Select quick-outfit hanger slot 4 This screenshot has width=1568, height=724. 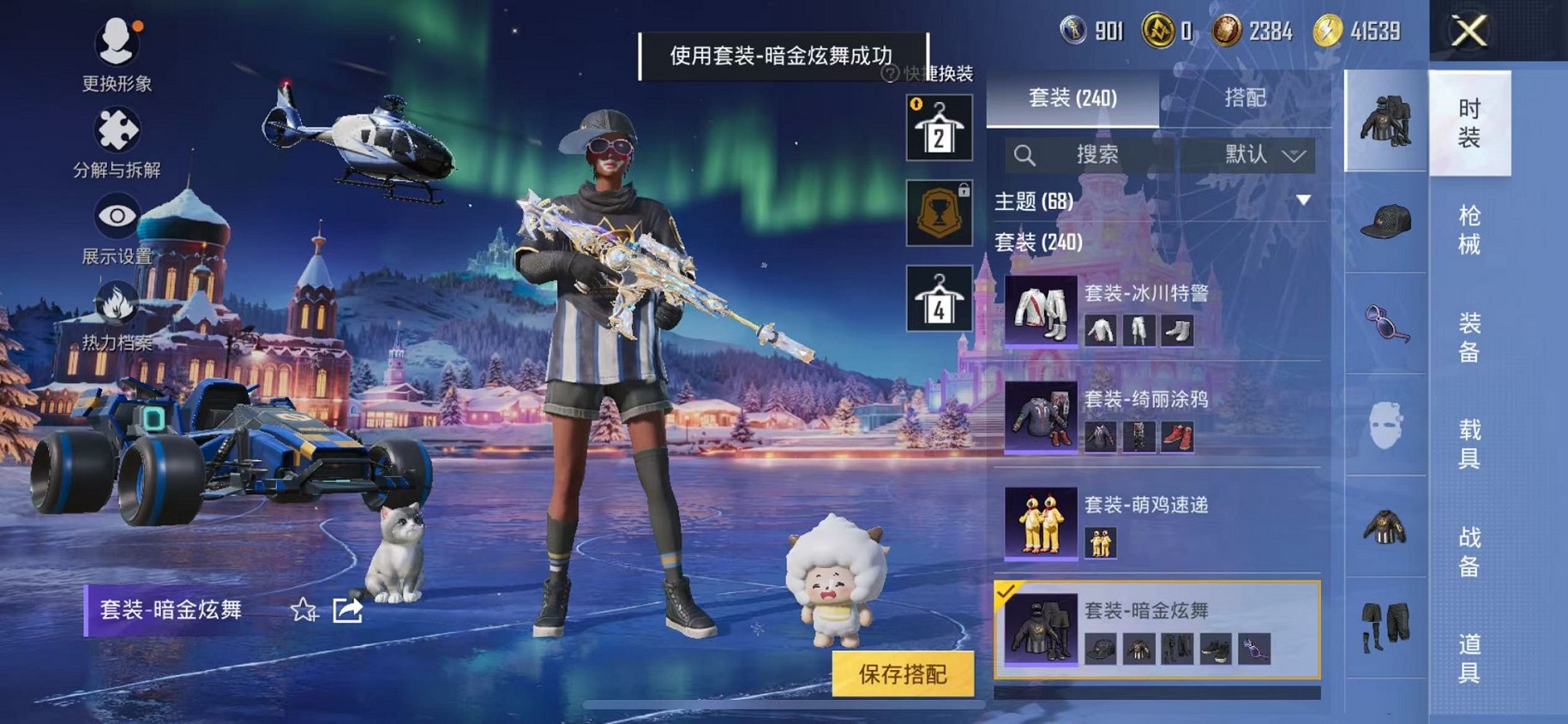(x=939, y=298)
